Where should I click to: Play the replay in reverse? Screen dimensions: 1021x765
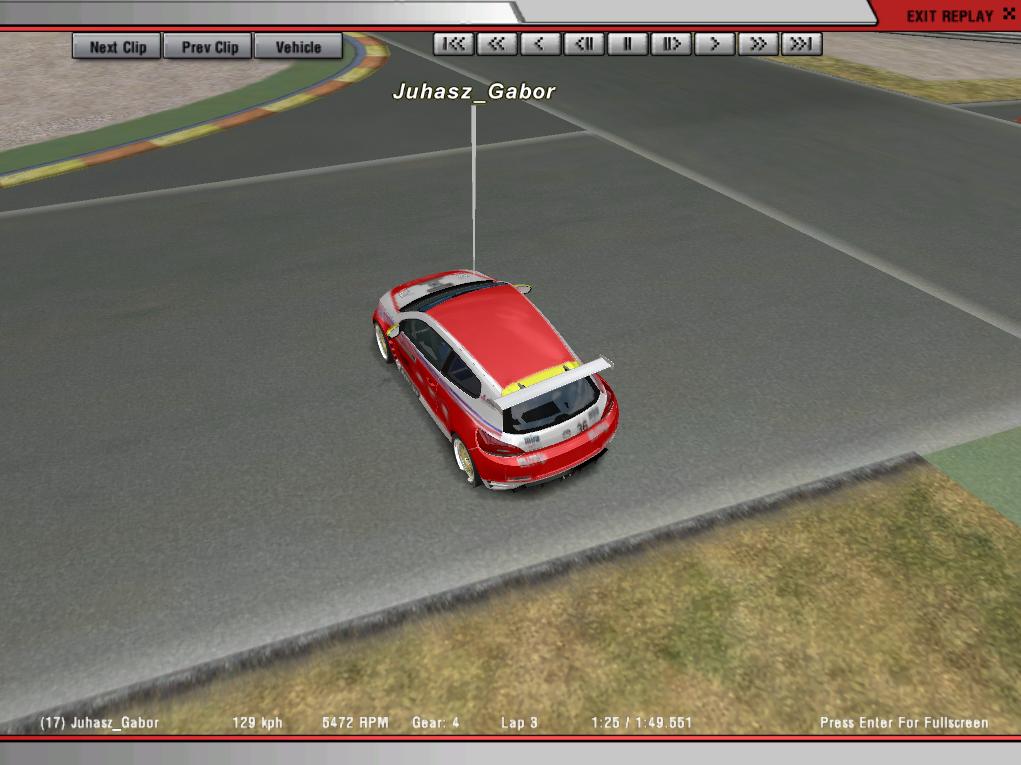[540, 44]
